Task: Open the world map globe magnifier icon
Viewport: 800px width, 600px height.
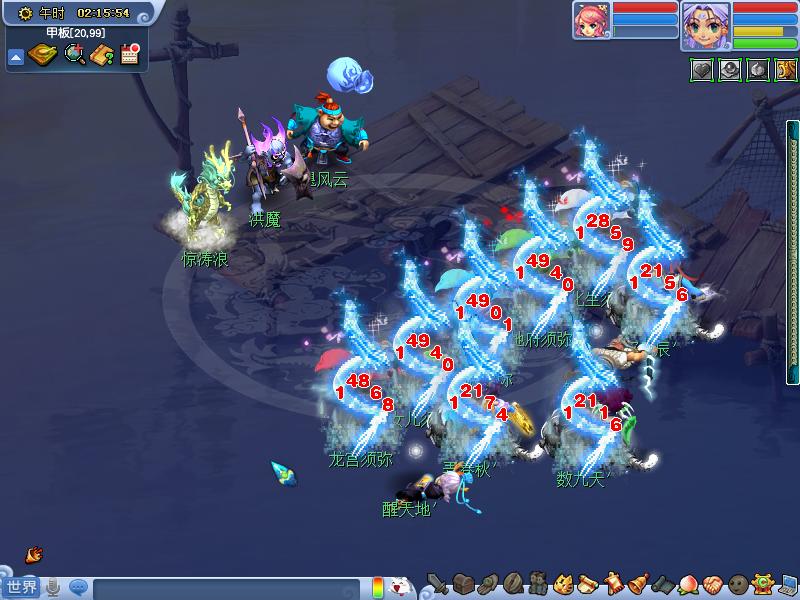Action: [x=74, y=55]
